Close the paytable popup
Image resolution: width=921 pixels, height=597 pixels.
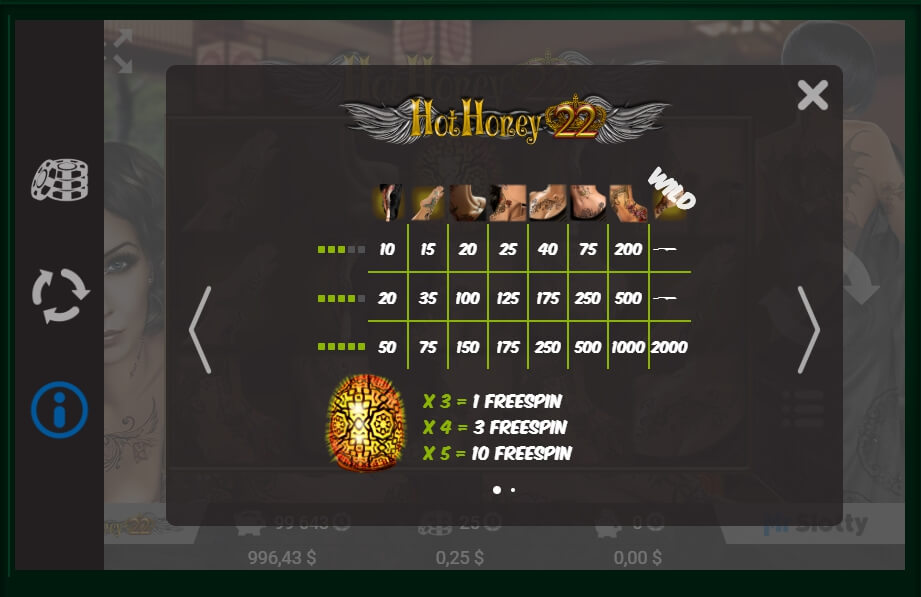coord(813,95)
